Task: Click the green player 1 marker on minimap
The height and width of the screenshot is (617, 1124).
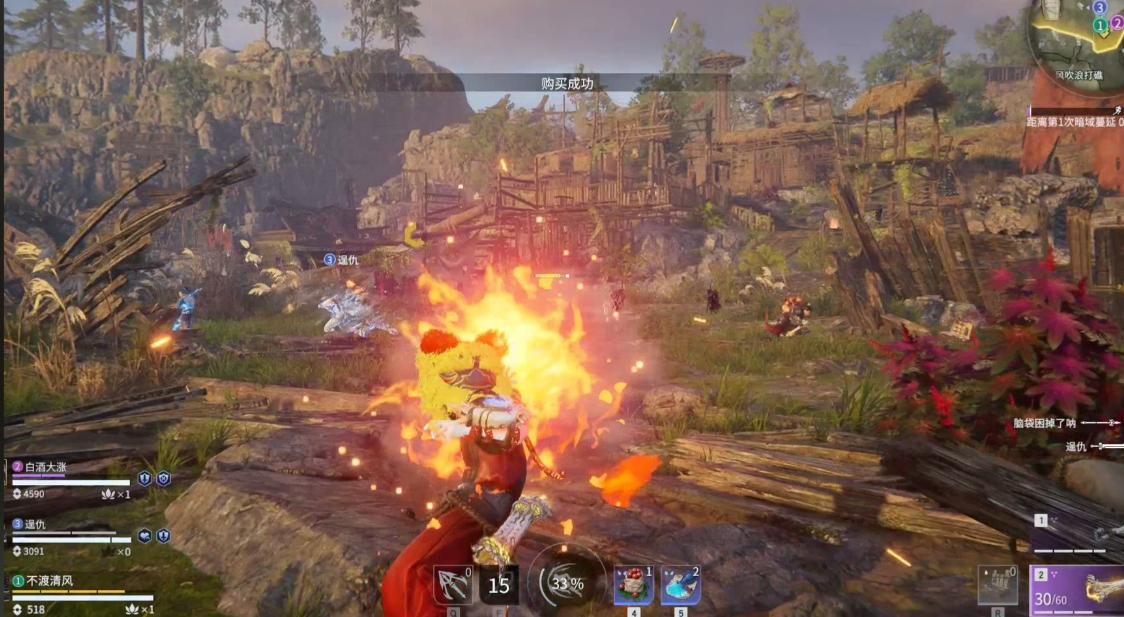Action: 1100,25
